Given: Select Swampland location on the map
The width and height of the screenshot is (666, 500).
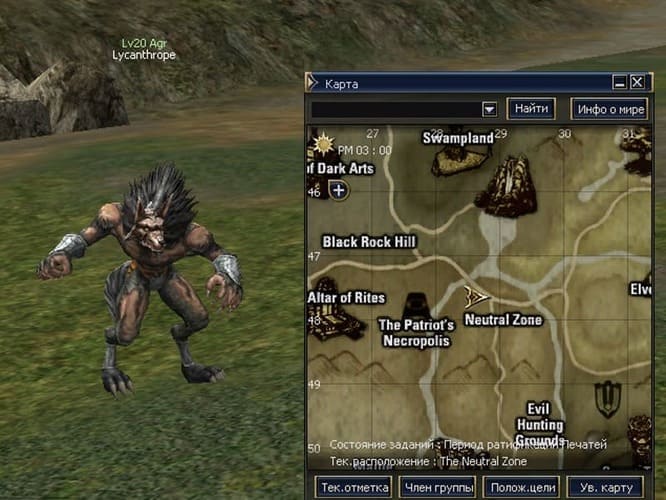Looking at the screenshot, I should click(x=459, y=138).
